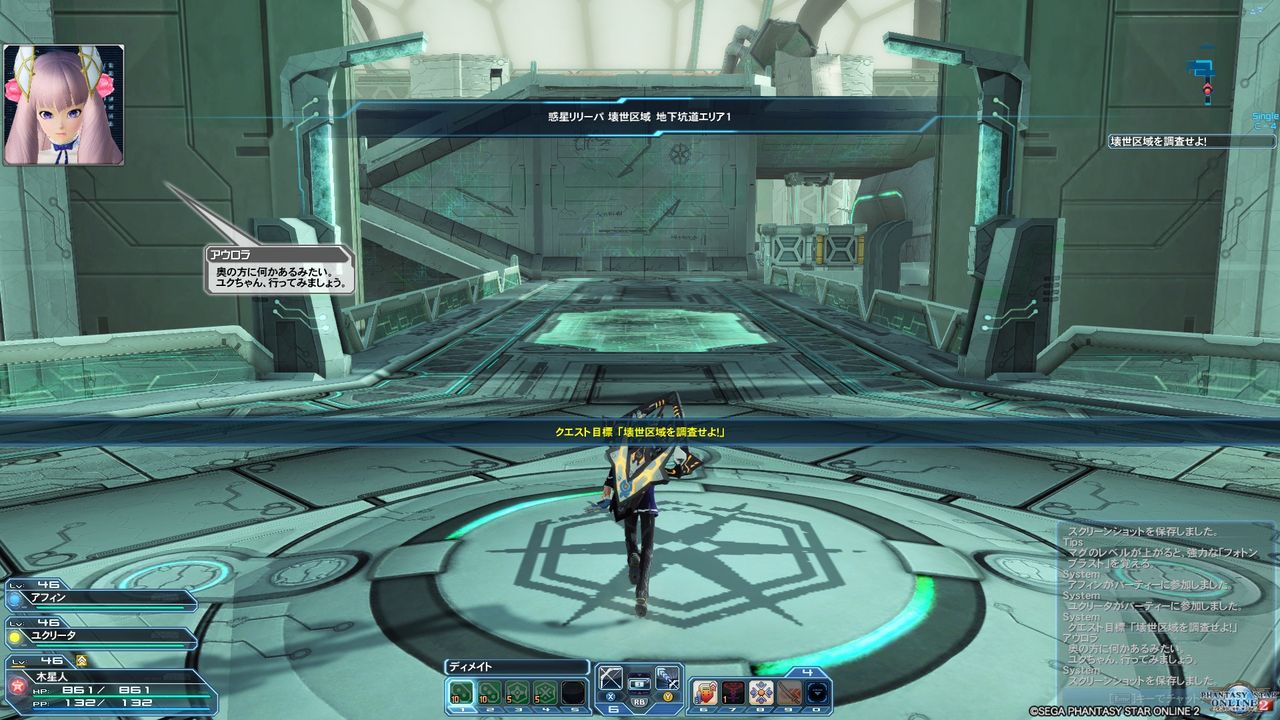Image resolution: width=1280 pixels, height=720 pixels.
Task: Click the party leader star icon beside 木星人
Action: click(x=17, y=684)
